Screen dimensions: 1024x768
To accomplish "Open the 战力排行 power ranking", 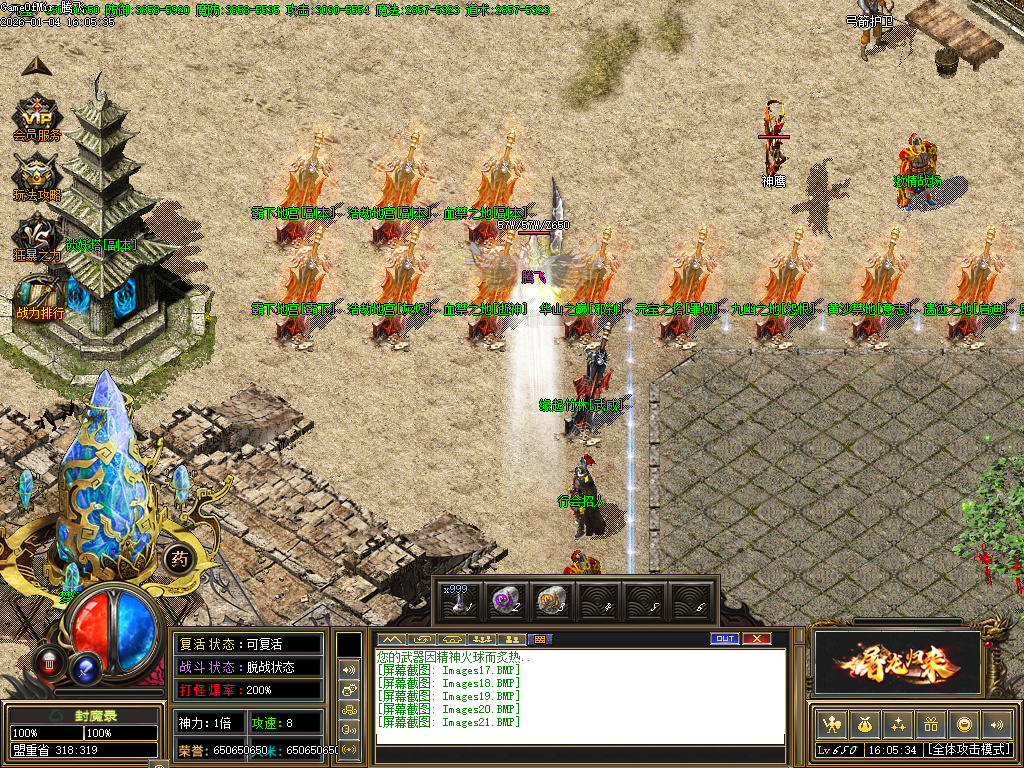I will pos(38,296).
